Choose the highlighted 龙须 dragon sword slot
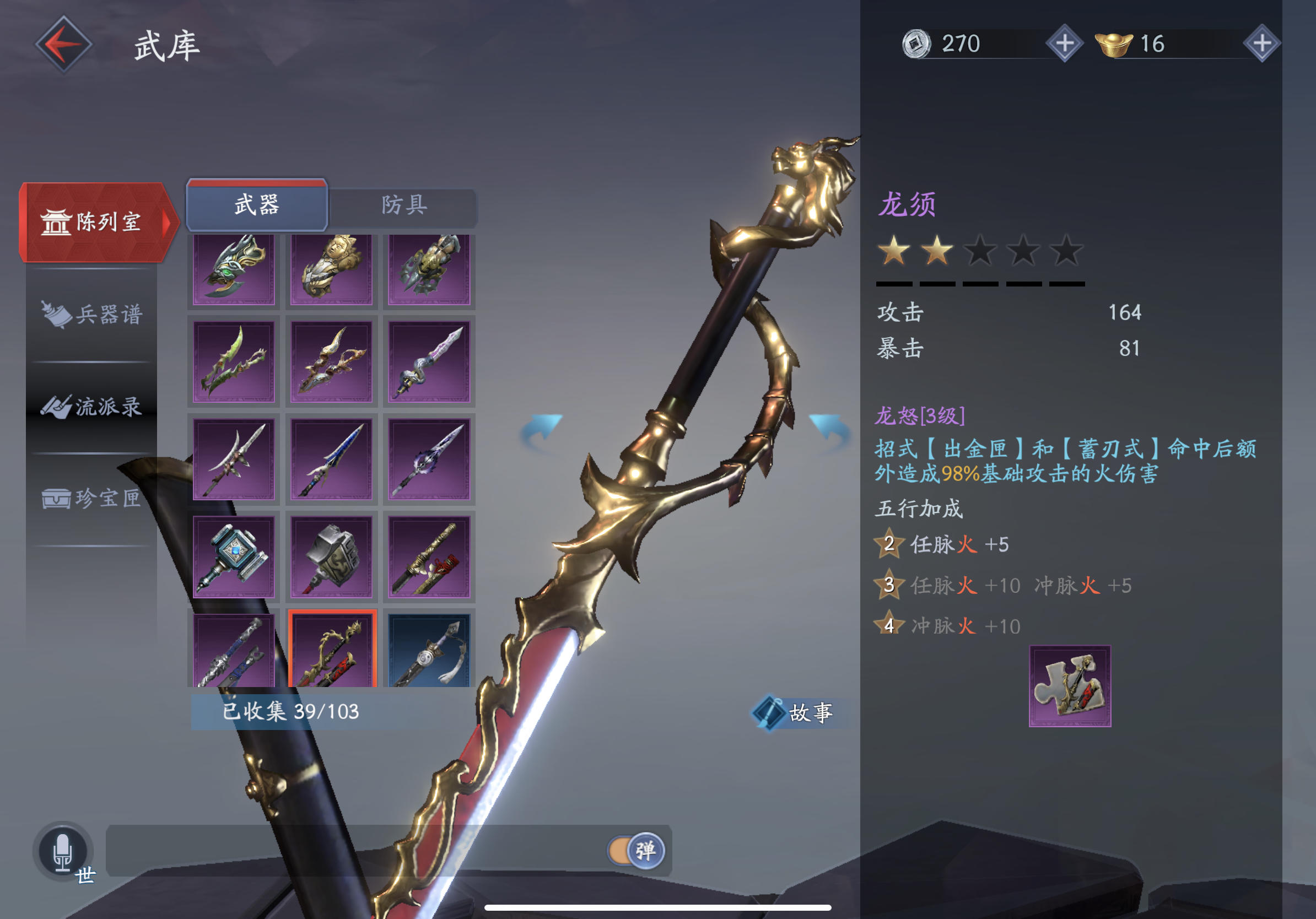1316x919 pixels. pyautogui.click(x=332, y=650)
